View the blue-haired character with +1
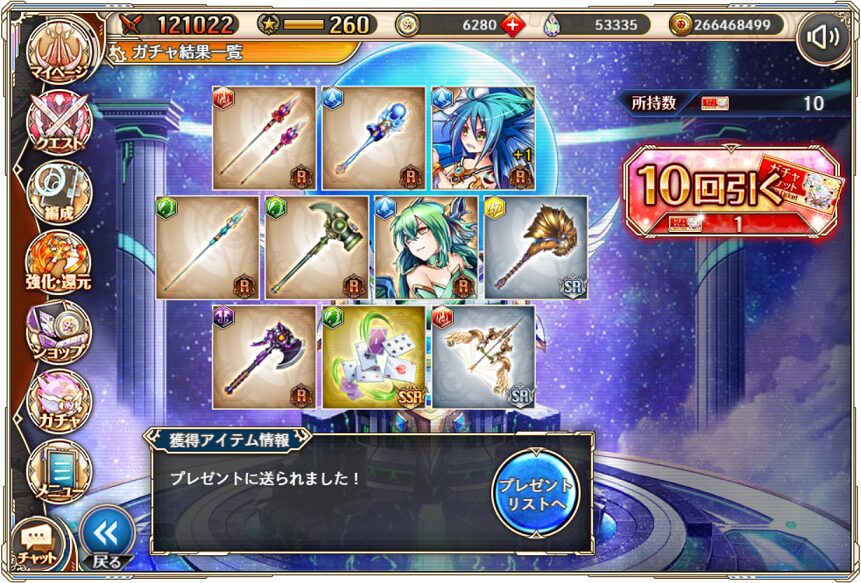The width and height of the screenshot is (861, 583). pos(483,138)
